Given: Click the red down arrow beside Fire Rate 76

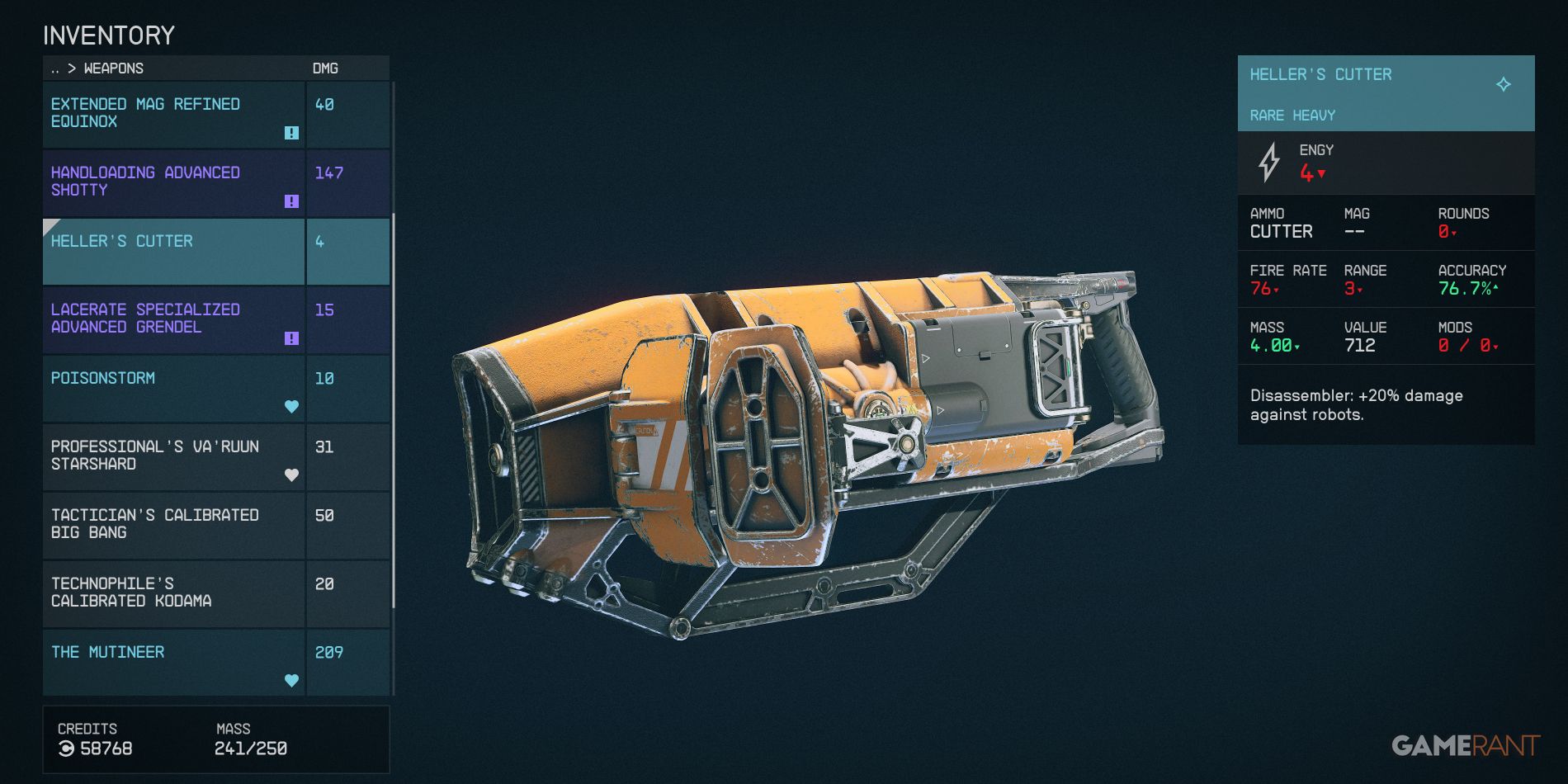Looking at the screenshot, I should pos(1277,290).
